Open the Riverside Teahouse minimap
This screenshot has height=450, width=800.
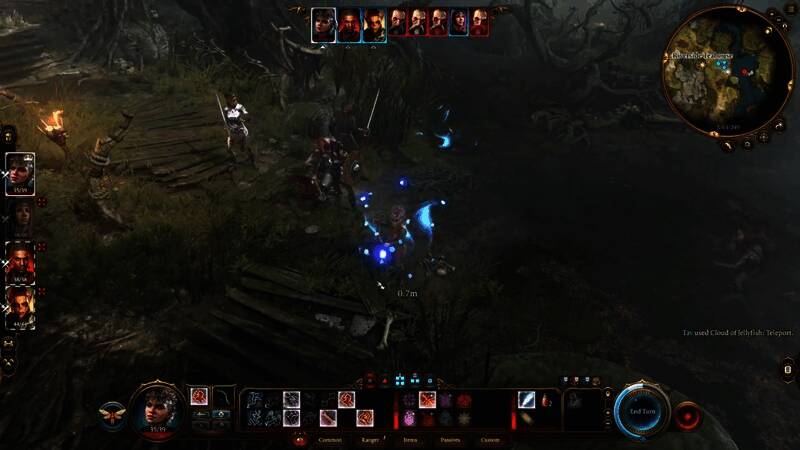pyautogui.click(x=728, y=70)
